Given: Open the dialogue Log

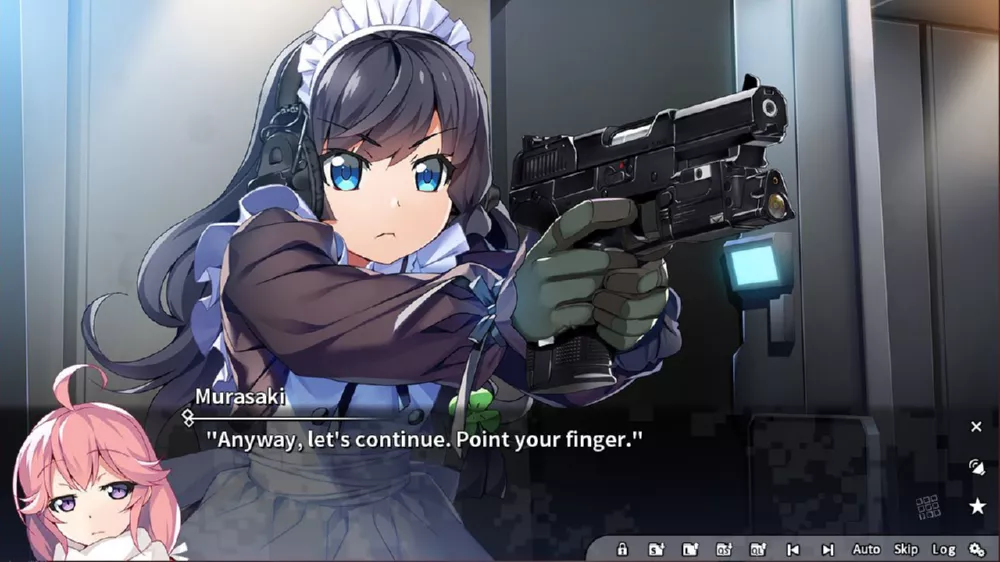Looking at the screenshot, I should 943,549.
